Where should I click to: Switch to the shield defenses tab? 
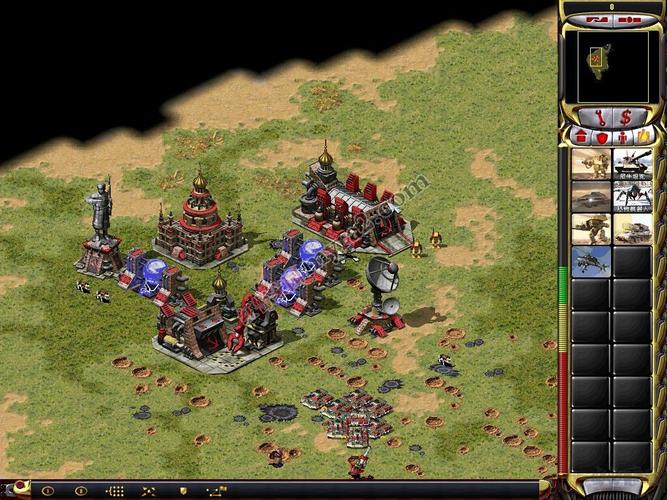pos(600,135)
